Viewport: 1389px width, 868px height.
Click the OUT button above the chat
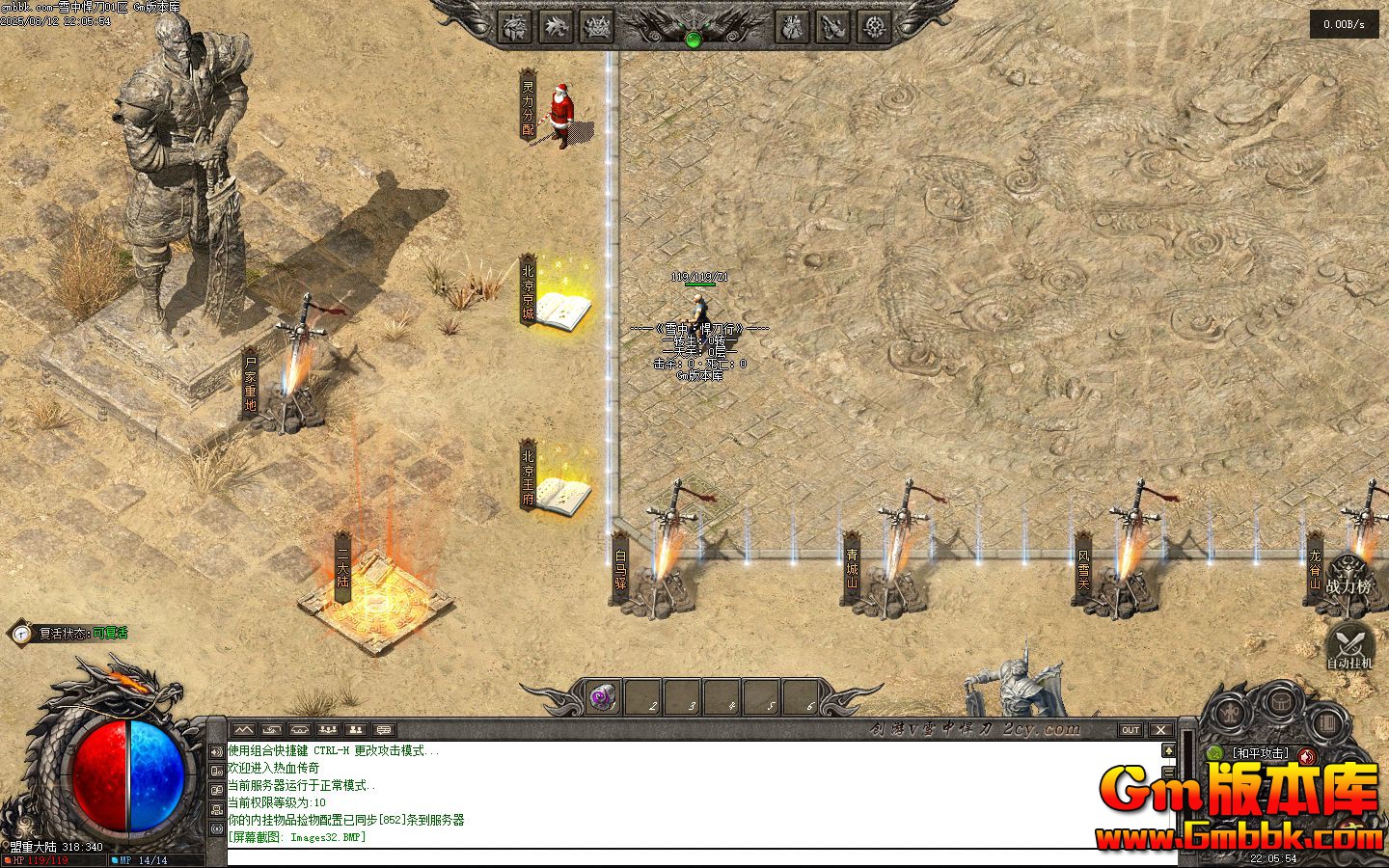(1130, 730)
